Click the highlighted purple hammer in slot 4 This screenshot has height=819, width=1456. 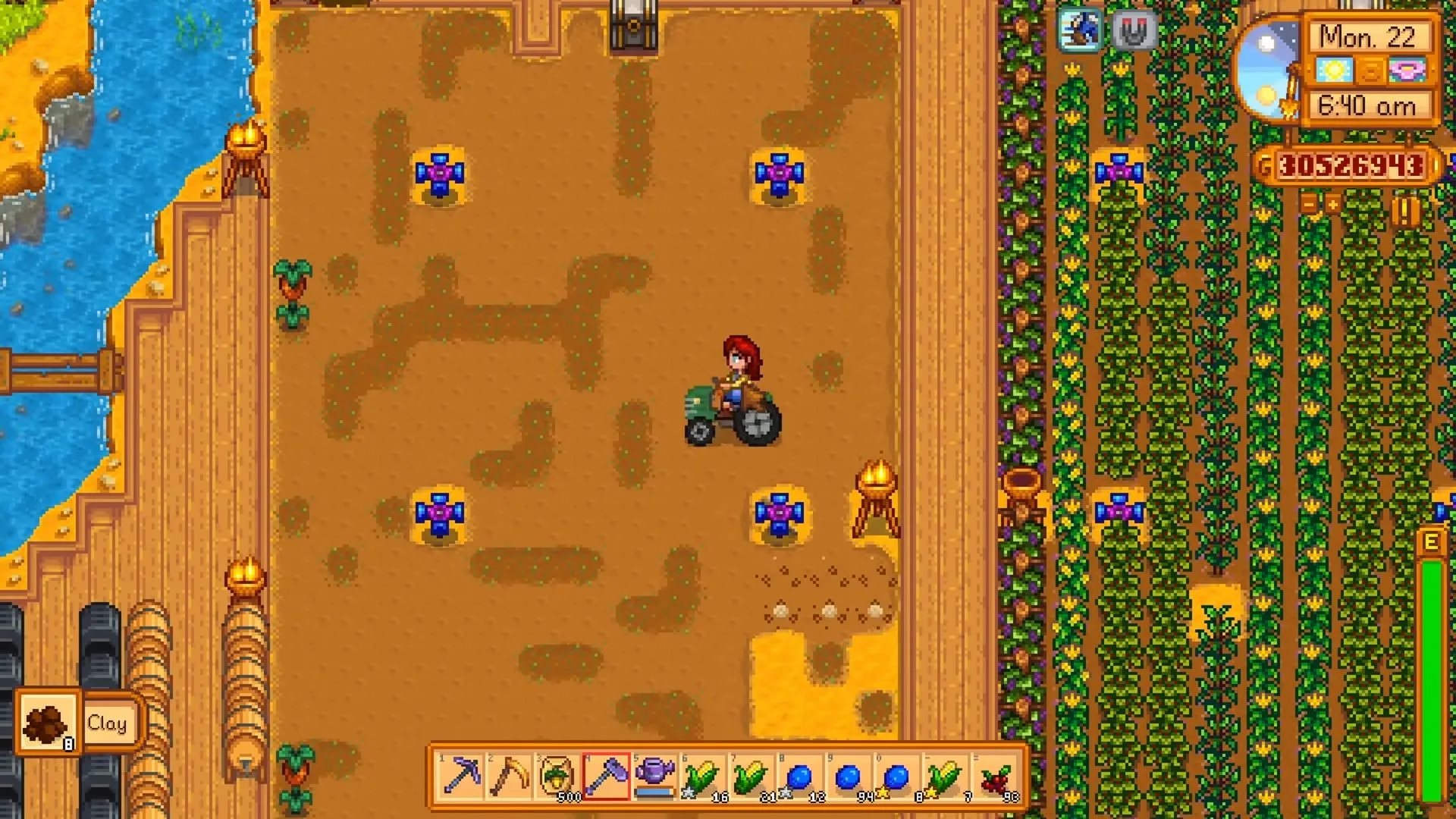(604, 775)
